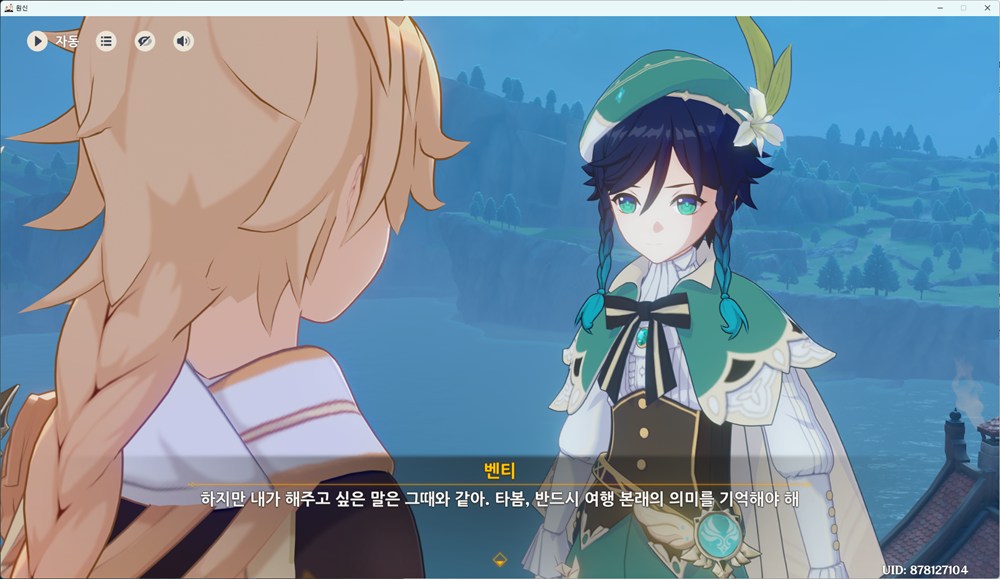Open the dialogue history log
The width and height of the screenshot is (1000, 579).
(x=106, y=41)
